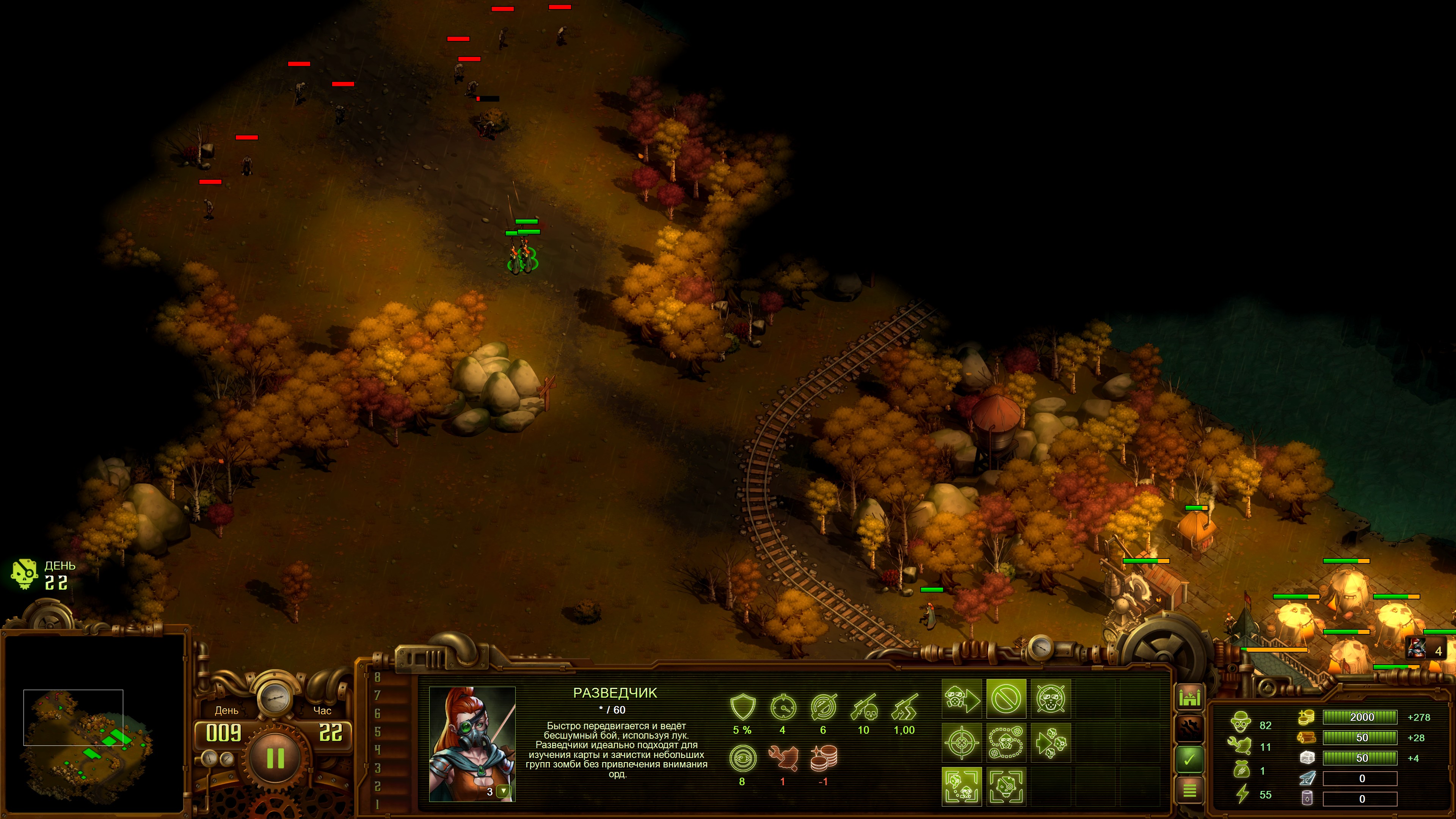The height and width of the screenshot is (819, 1456).
Task: Choose the Patrol route command
Action: point(1006,743)
